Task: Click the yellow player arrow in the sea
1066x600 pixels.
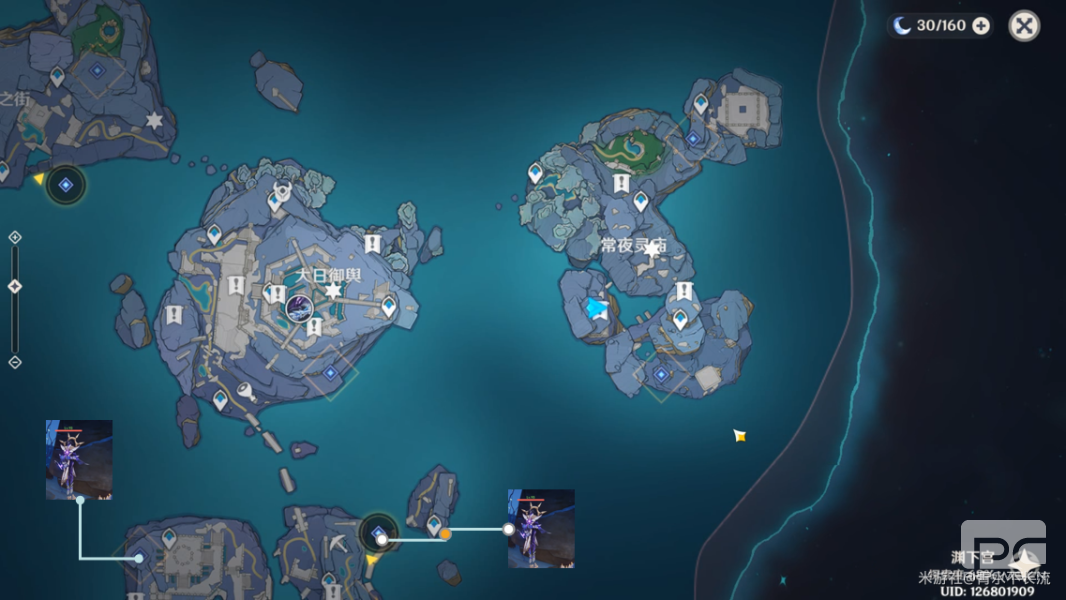Action: click(x=739, y=435)
